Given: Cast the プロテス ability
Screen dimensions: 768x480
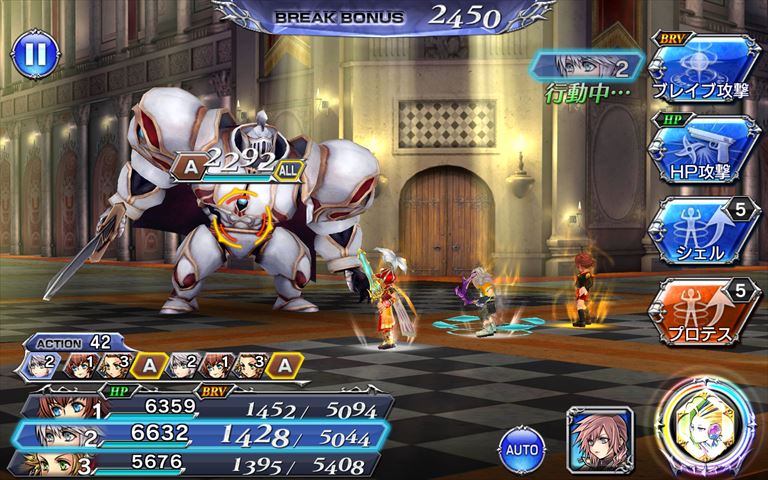Looking at the screenshot, I should 703,308.
